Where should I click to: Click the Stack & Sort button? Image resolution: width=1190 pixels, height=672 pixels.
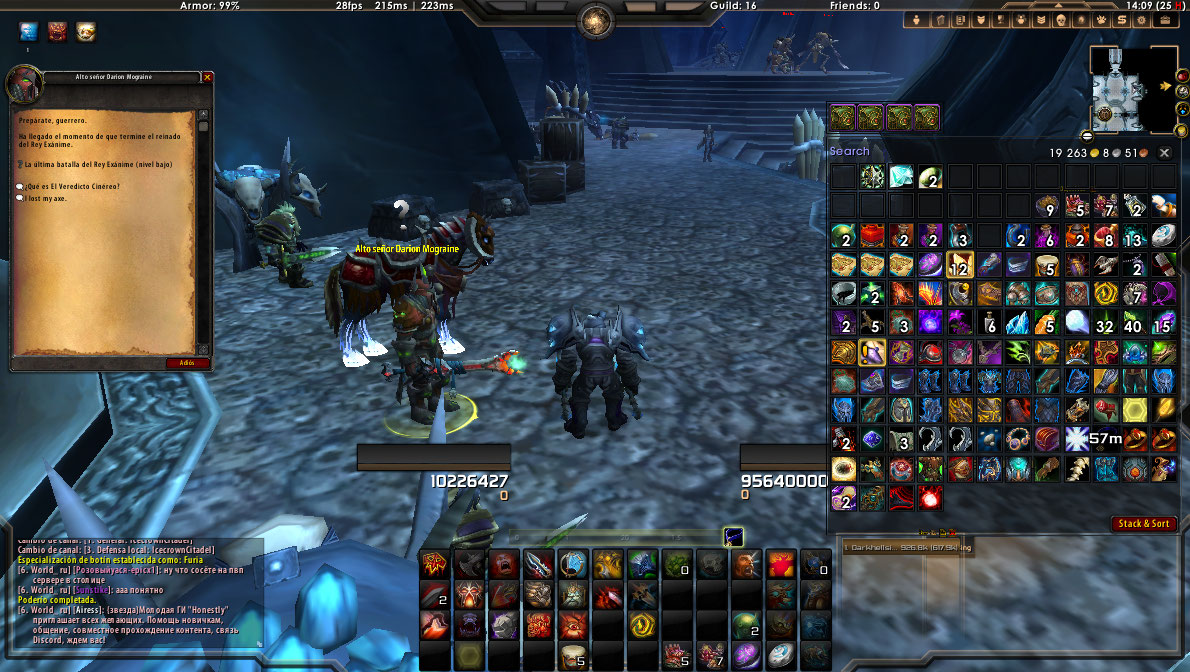pyautogui.click(x=1144, y=524)
